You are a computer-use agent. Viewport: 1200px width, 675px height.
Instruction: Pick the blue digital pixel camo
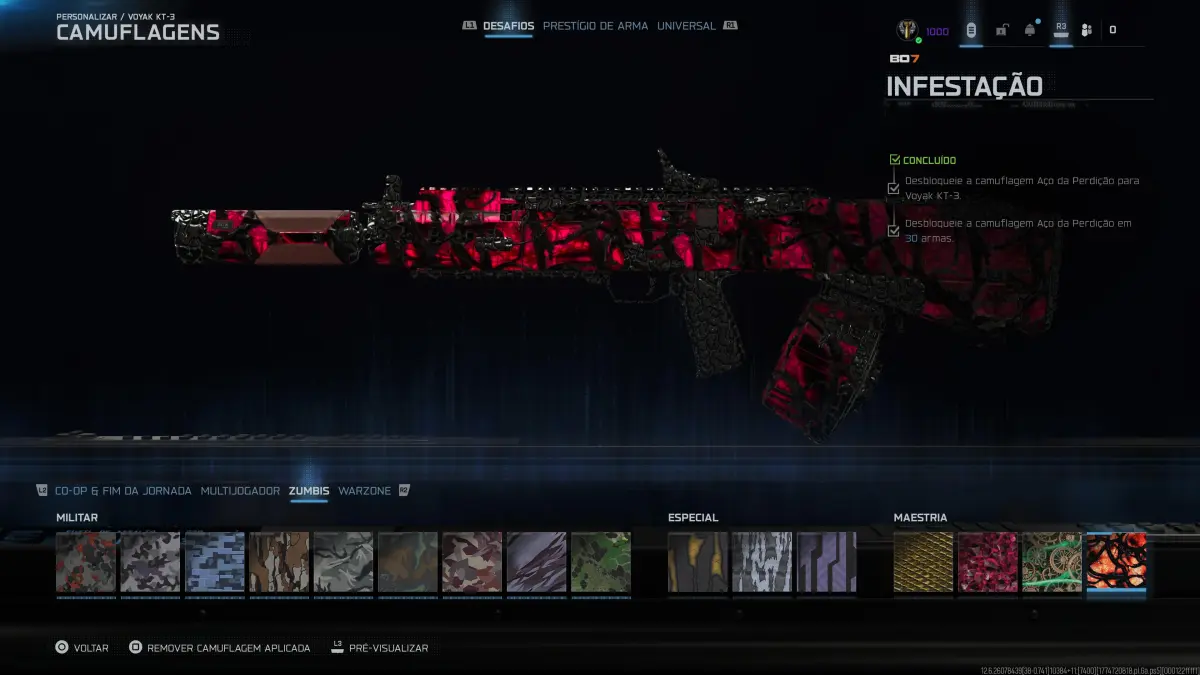[215, 562]
